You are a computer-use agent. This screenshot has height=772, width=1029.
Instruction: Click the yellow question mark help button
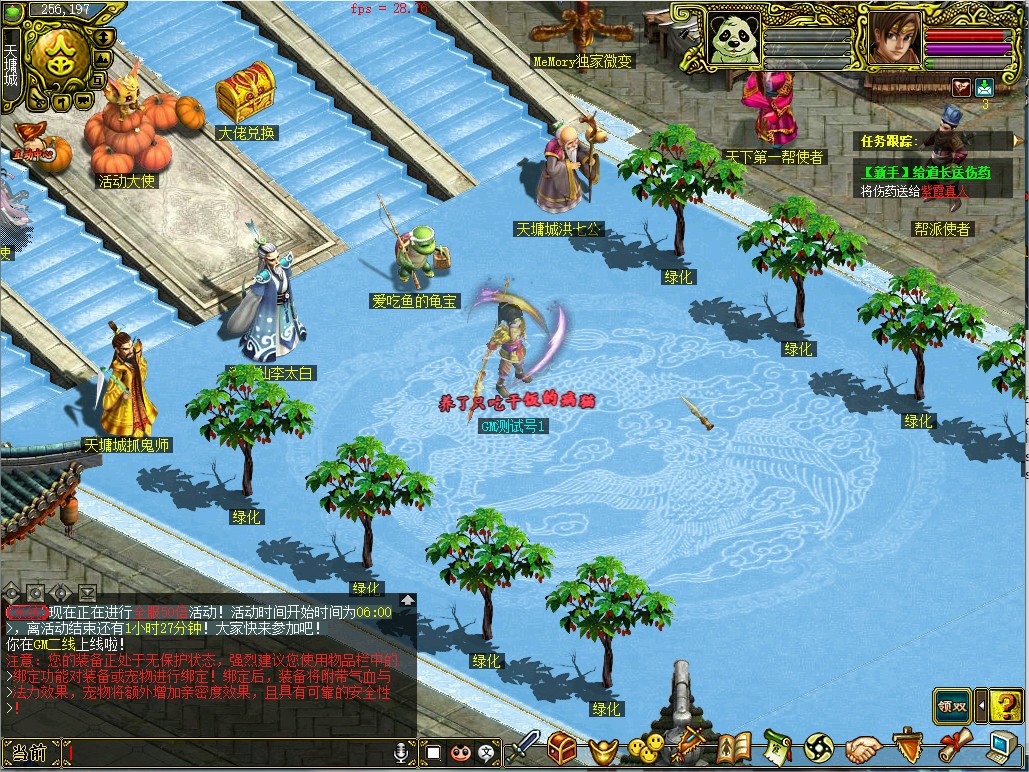tap(1006, 705)
